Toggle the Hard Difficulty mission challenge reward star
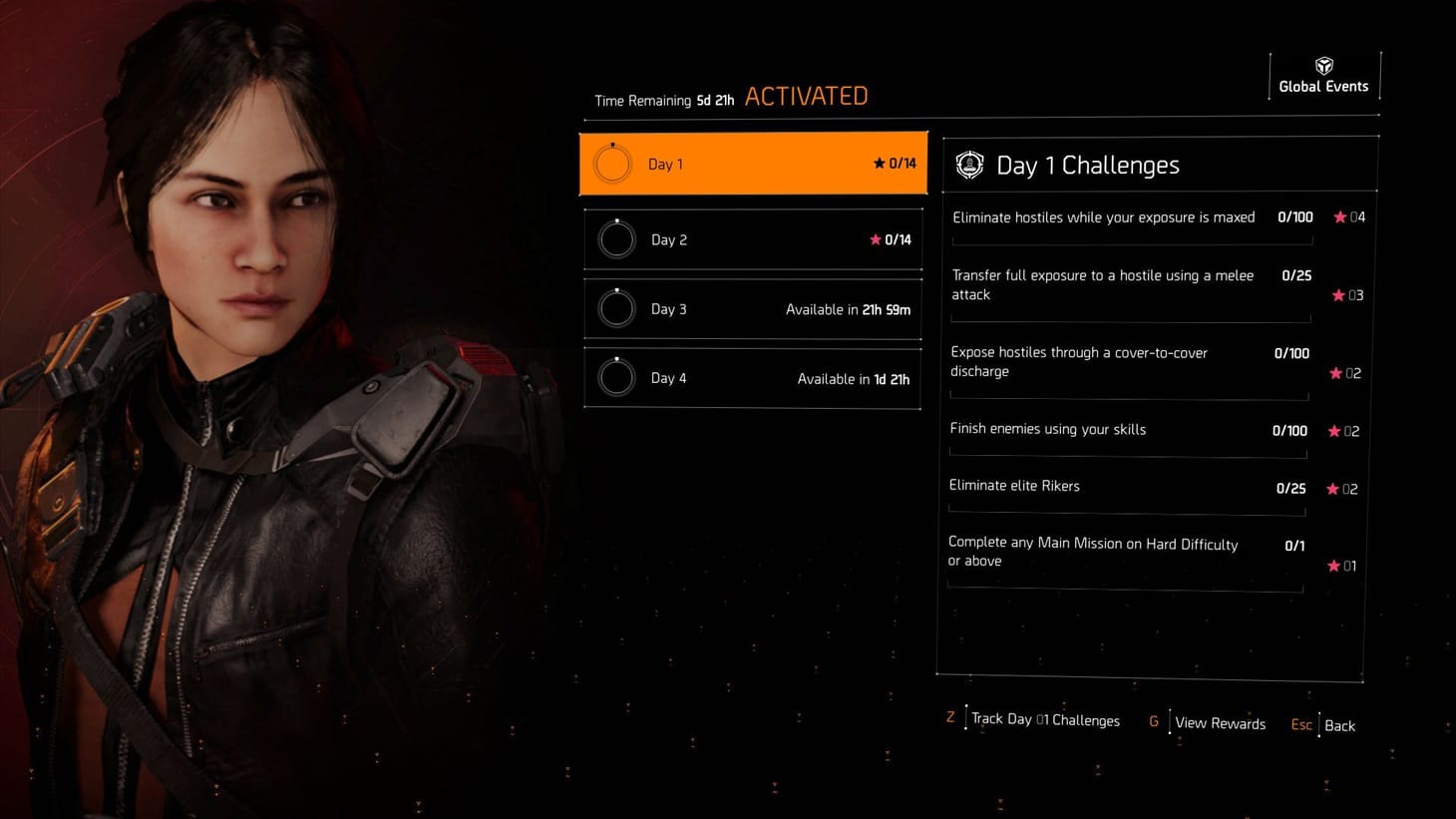This screenshot has width=1456, height=819. click(x=1333, y=566)
